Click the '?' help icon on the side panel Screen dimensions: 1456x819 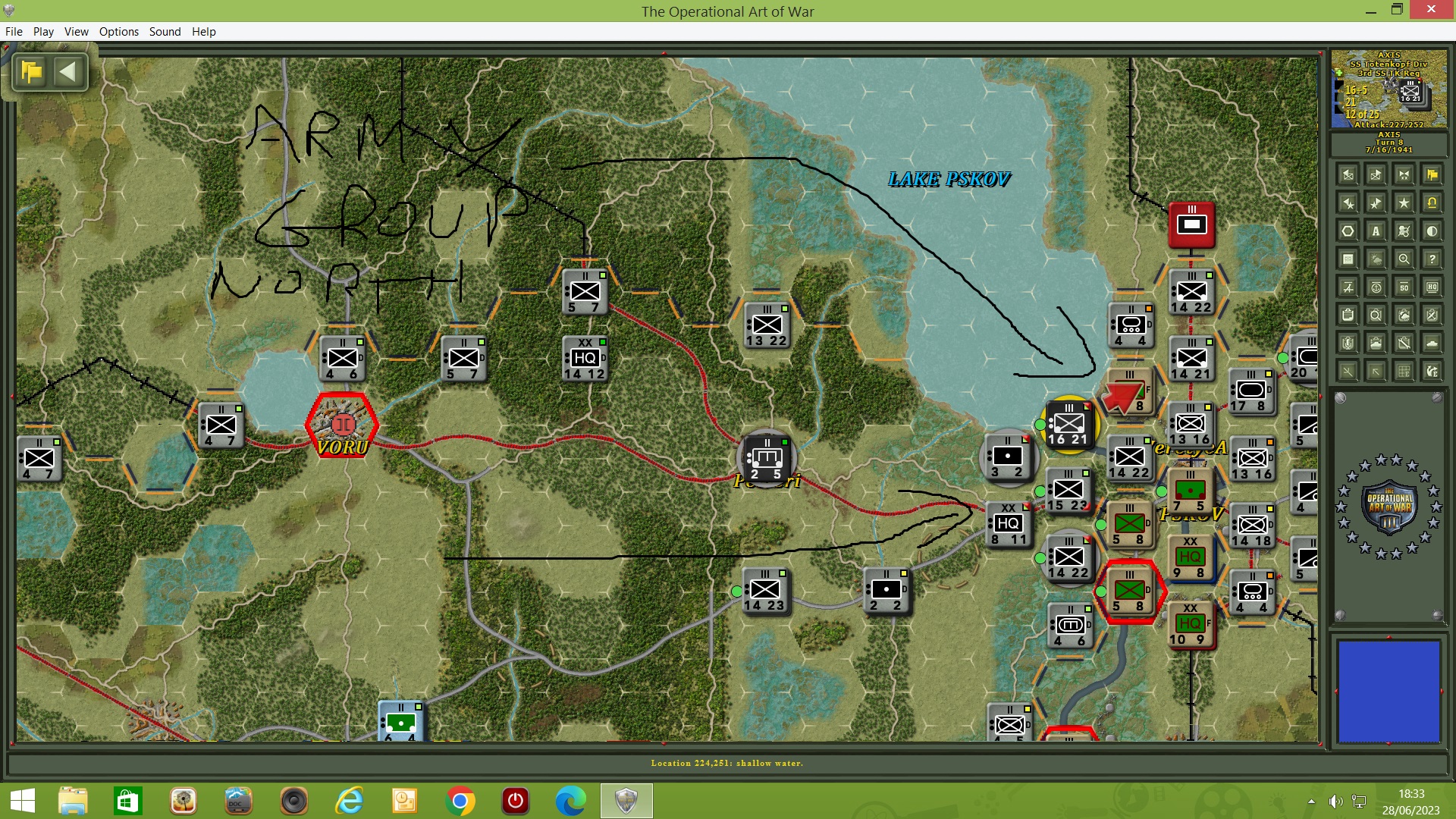(x=1432, y=259)
